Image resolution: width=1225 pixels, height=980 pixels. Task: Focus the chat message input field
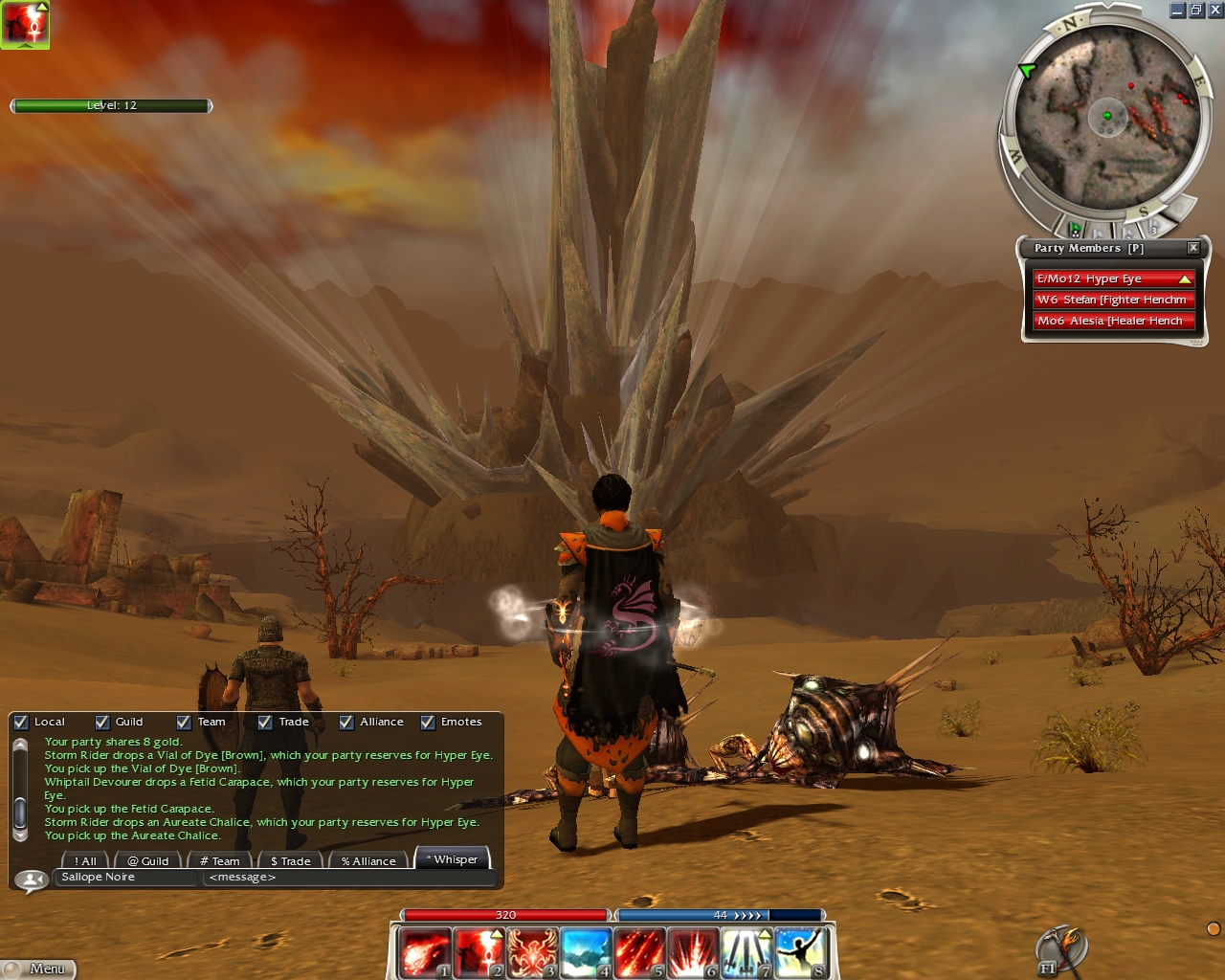[x=349, y=878]
